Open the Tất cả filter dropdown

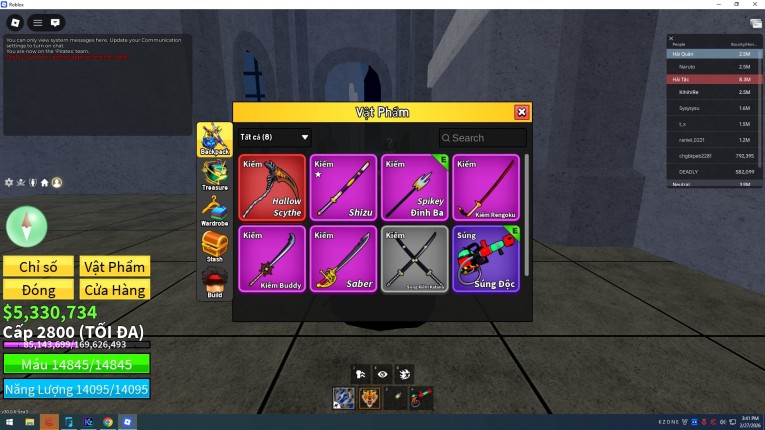point(275,137)
